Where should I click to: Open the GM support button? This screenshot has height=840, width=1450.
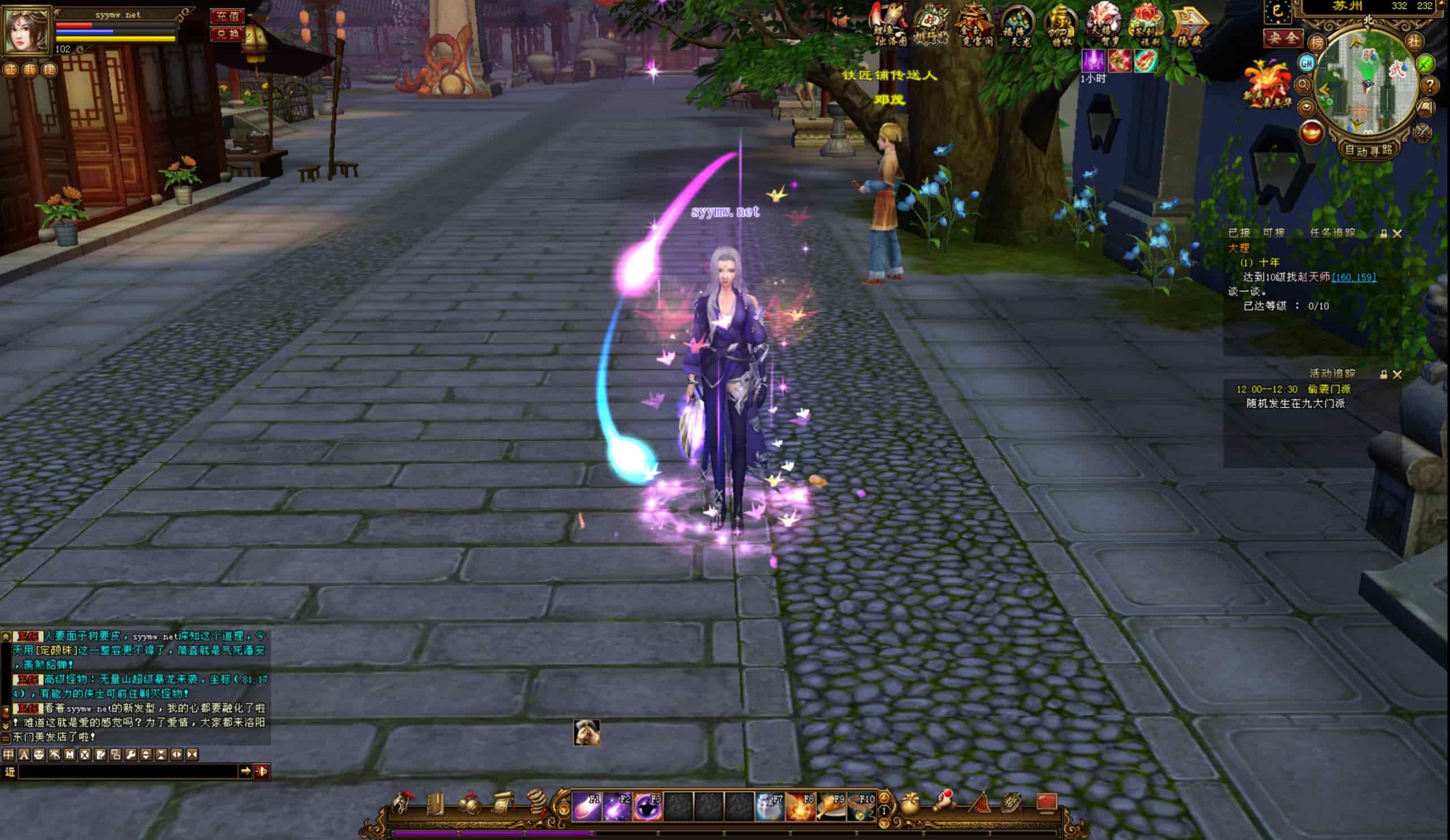pyautogui.click(x=1306, y=63)
